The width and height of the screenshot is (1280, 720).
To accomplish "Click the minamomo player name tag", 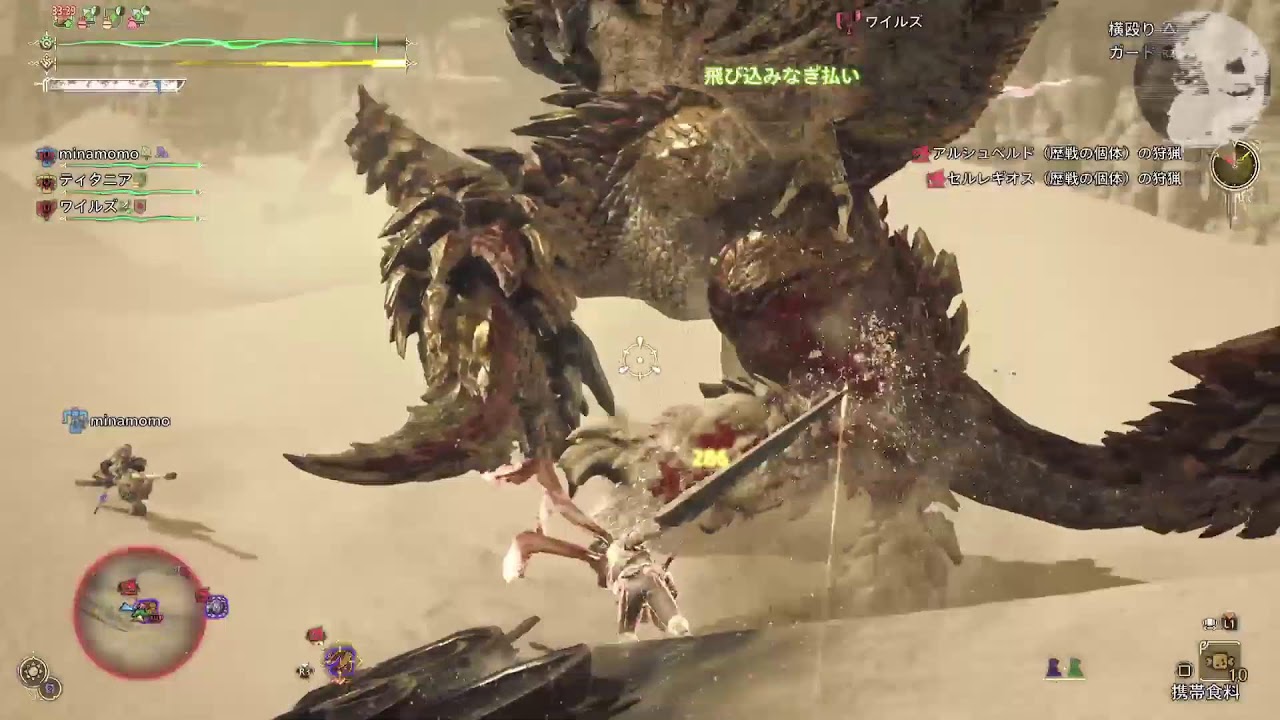I will (129, 421).
